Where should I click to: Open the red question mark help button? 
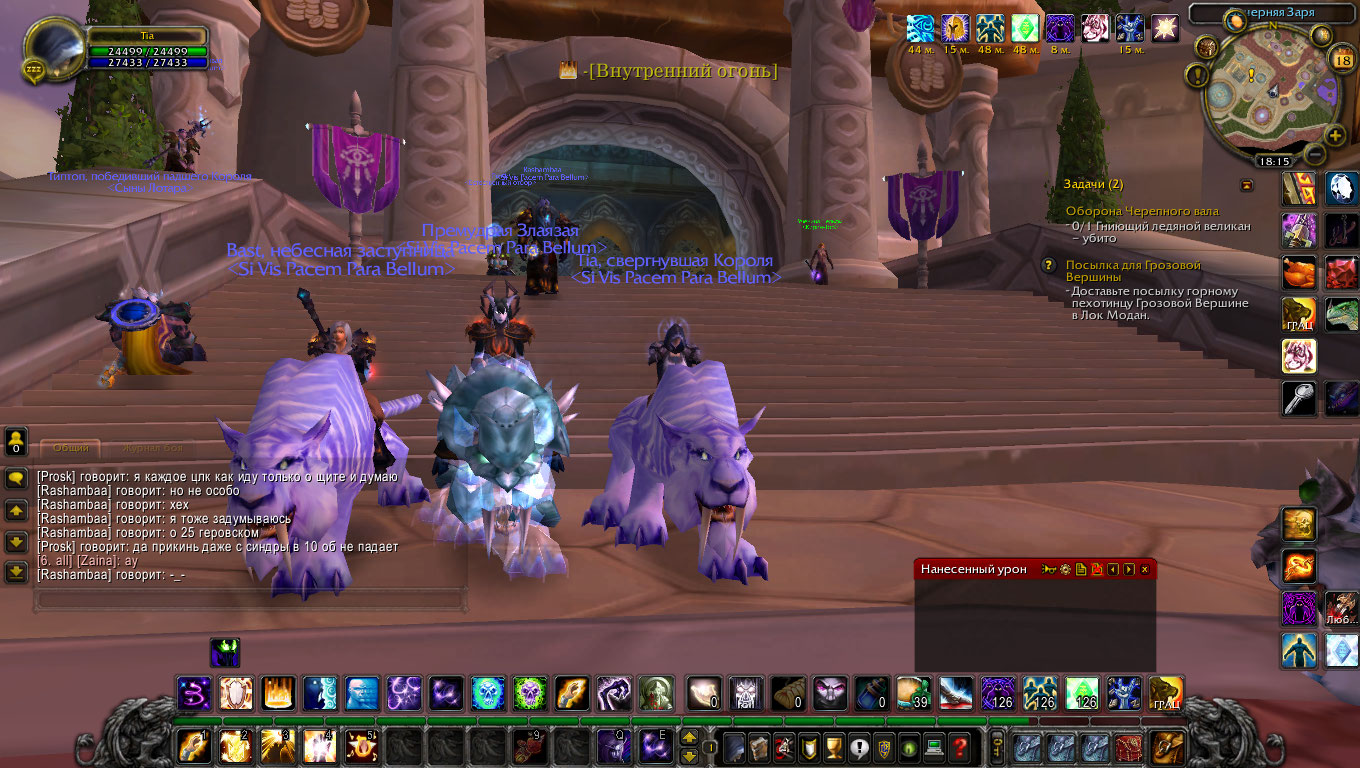tap(959, 747)
